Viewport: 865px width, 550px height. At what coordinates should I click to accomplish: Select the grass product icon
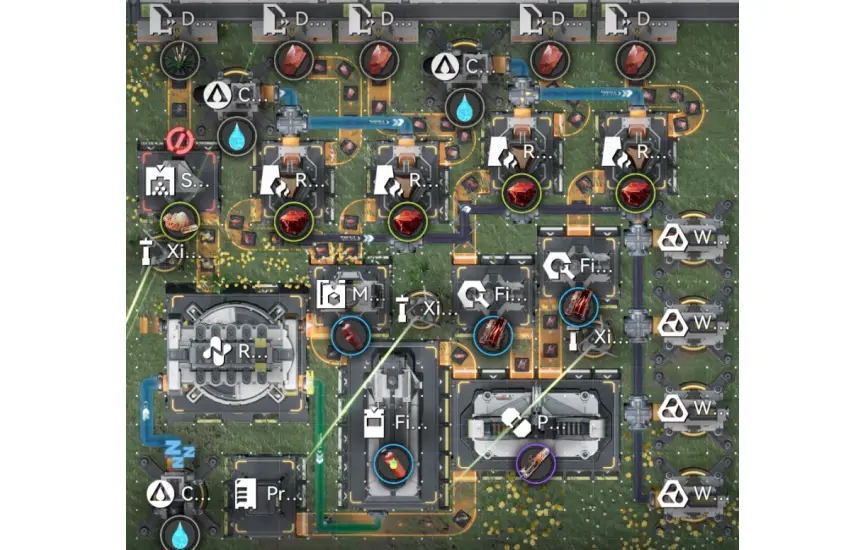(180, 59)
